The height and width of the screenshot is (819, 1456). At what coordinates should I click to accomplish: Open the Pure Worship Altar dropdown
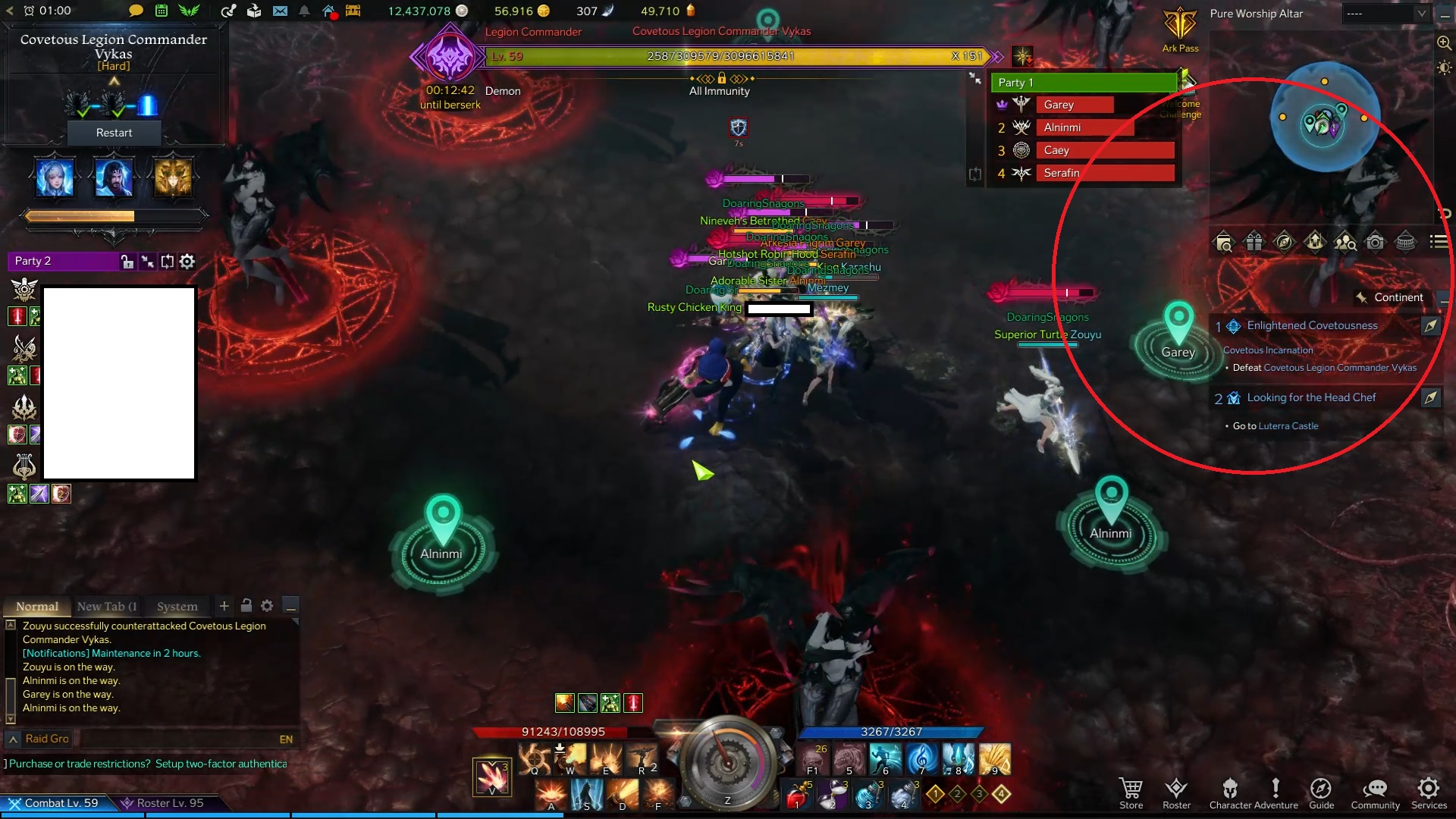1386,13
